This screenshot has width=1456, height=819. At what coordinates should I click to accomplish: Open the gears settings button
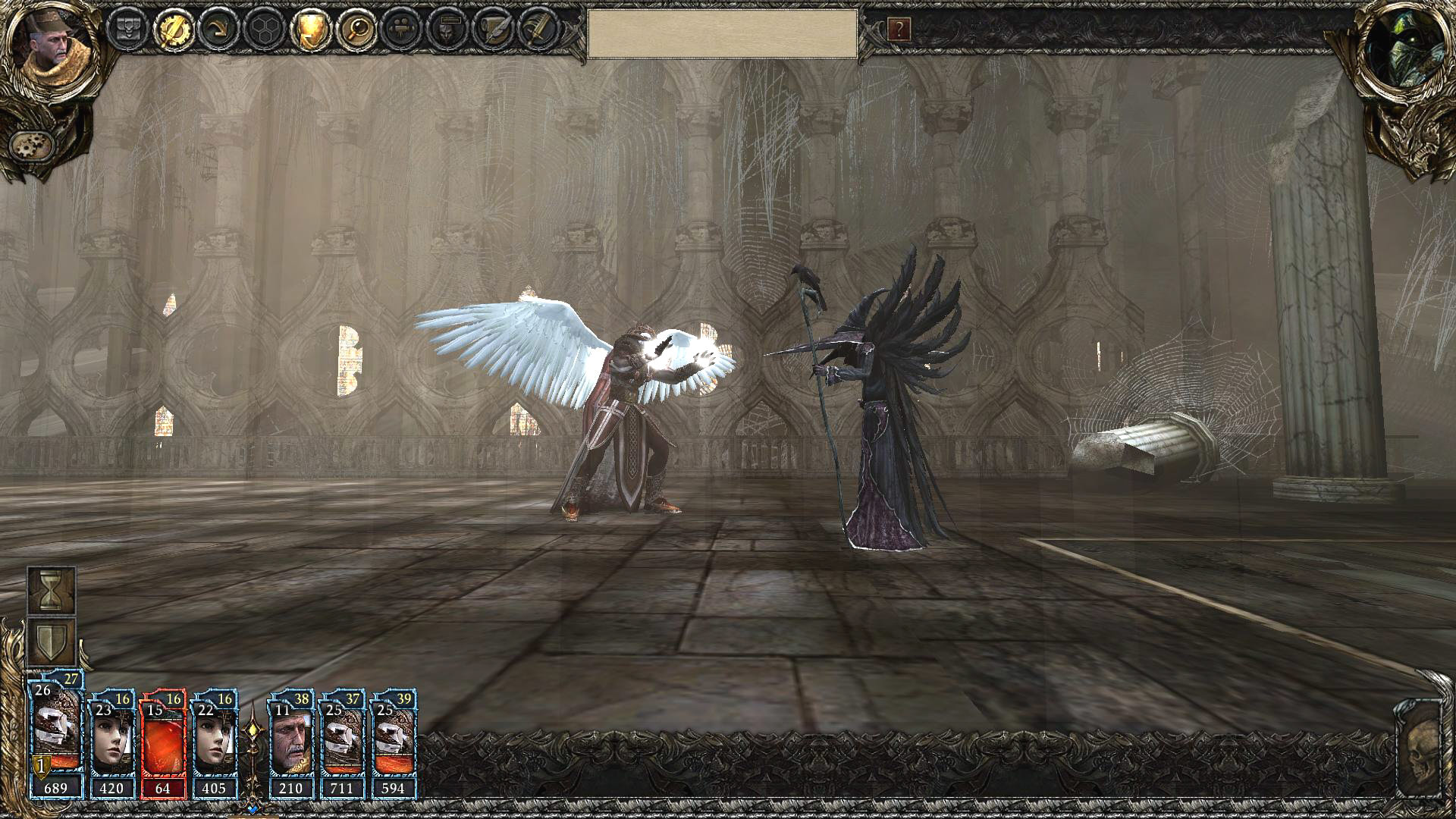[x=32, y=144]
